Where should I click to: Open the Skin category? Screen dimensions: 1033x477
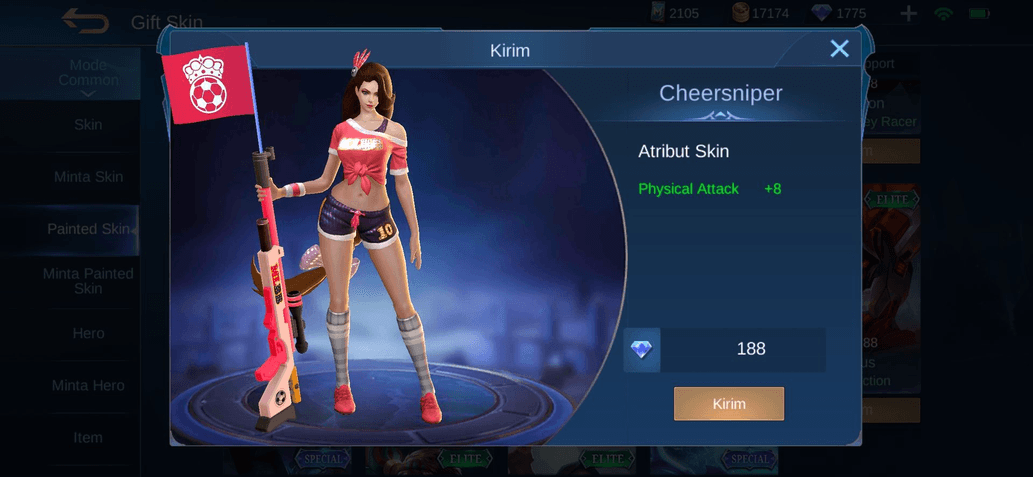coord(88,125)
